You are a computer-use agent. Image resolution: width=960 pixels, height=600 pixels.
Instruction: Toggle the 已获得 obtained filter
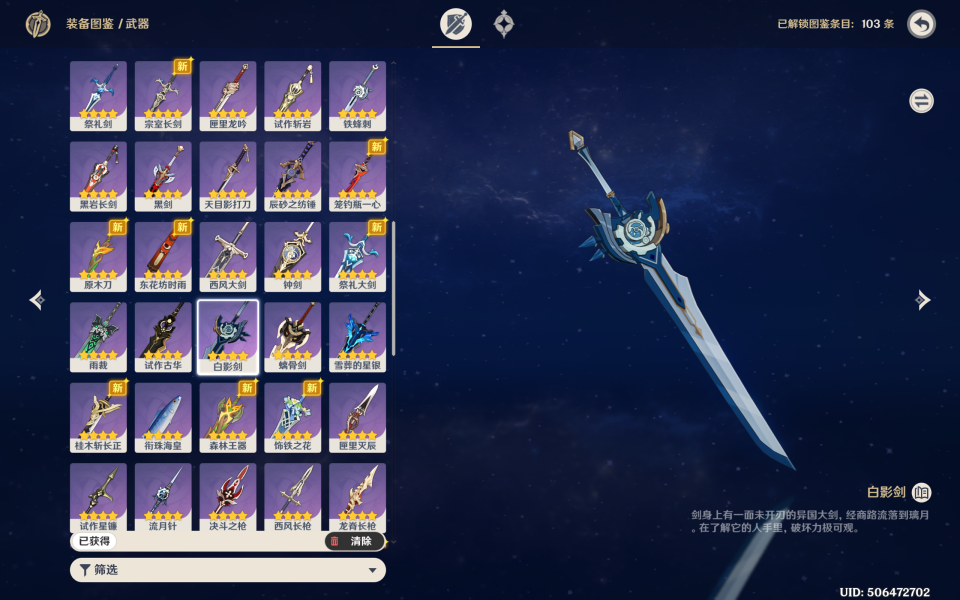coord(93,541)
